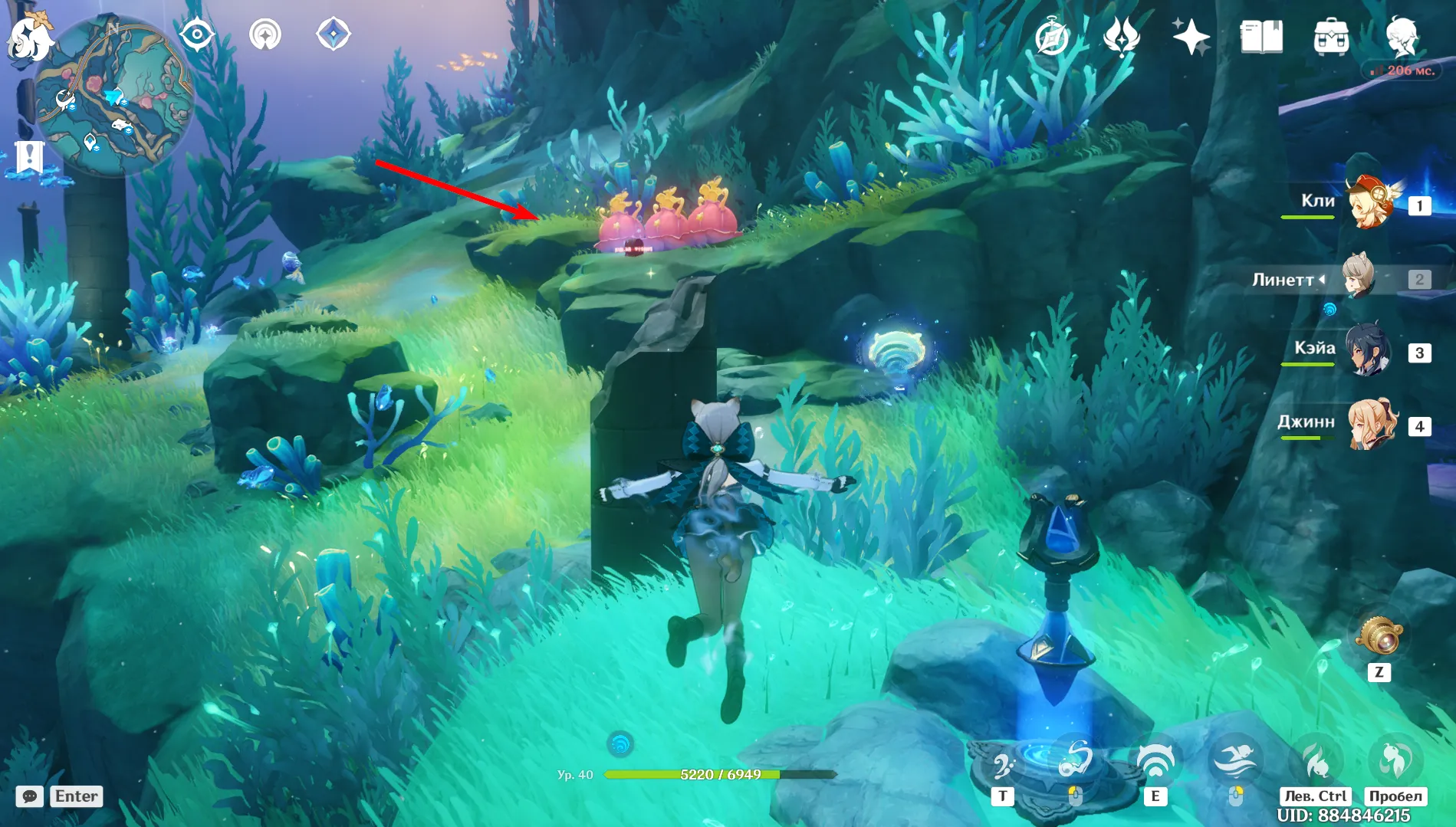1456x827 pixels.
Task: Open the compass adventure icon
Action: (x=1052, y=37)
